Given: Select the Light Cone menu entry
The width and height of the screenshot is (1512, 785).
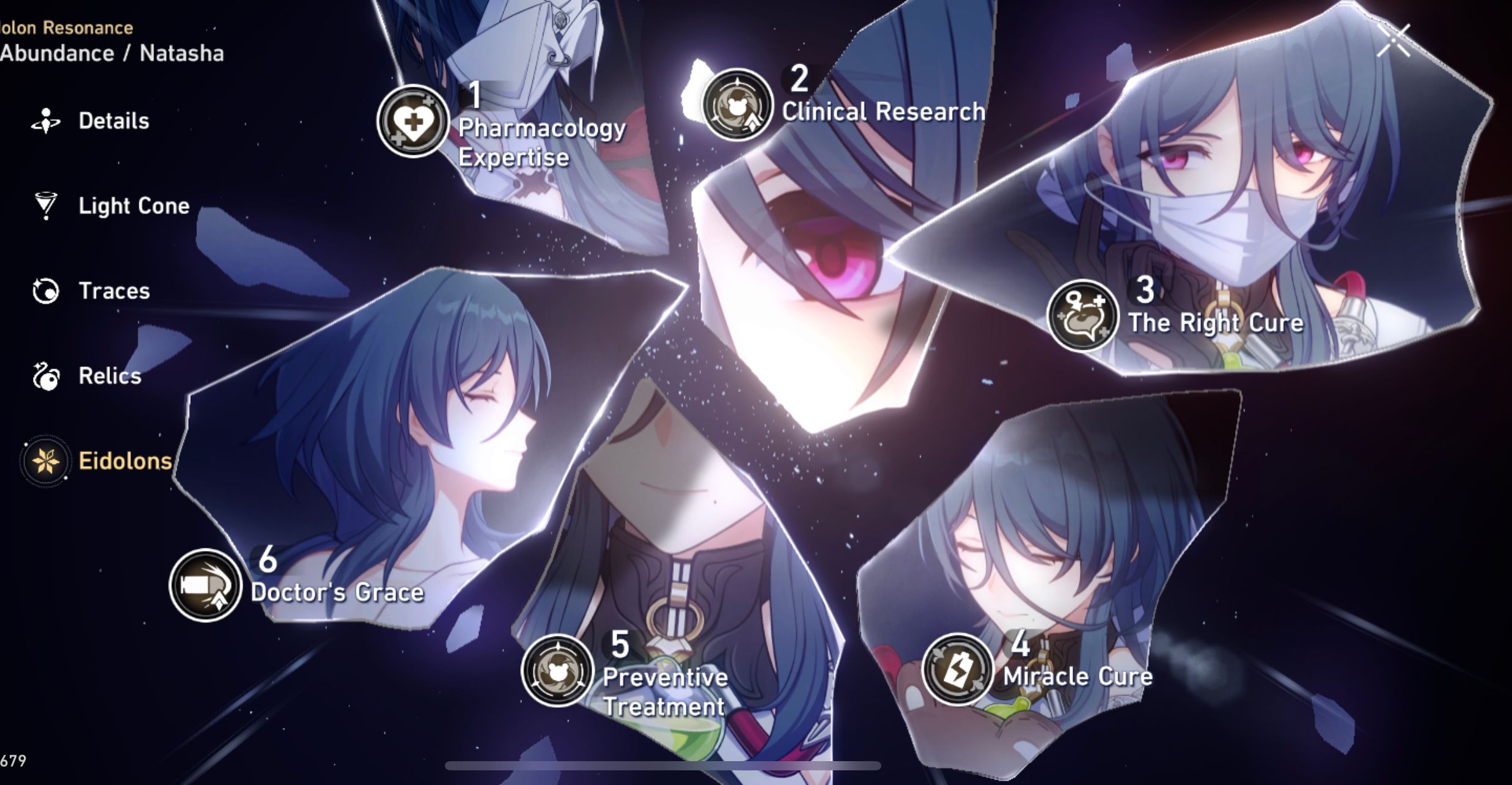Looking at the screenshot, I should (x=133, y=207).
